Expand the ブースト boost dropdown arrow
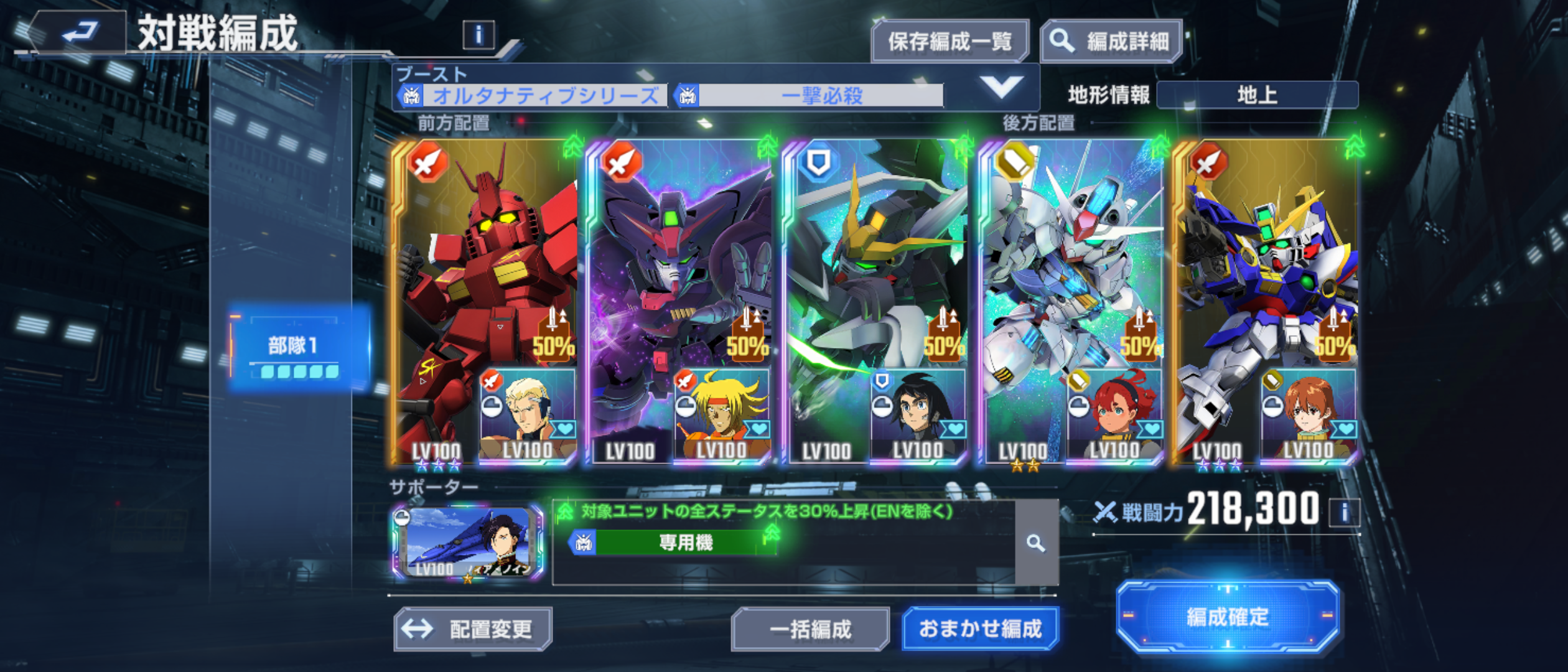This screenshot has width=1568, height=672. [x=1001, y=87]
